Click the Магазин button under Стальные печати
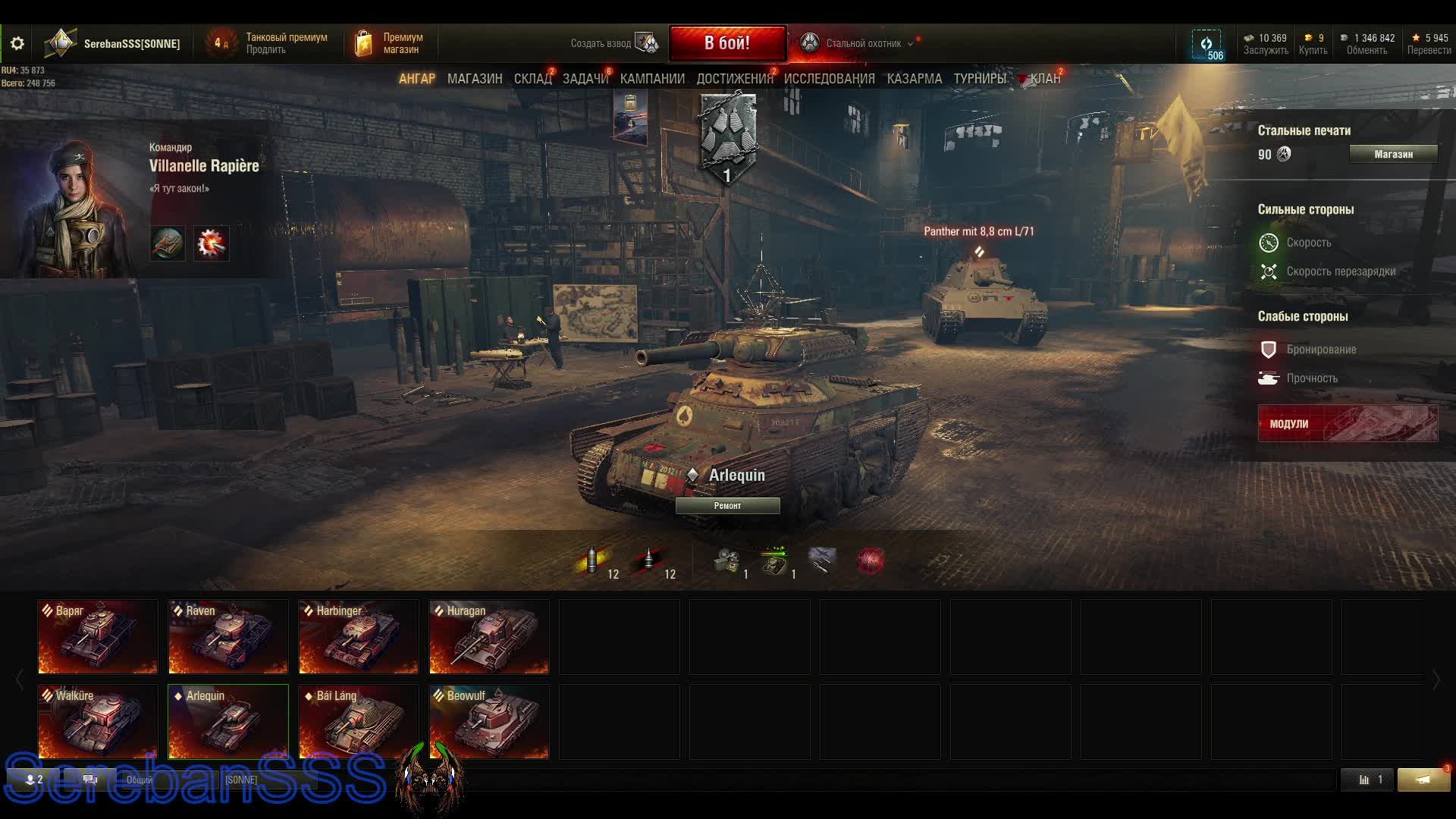This screenshot has height=819, width=1456. [x=1393, y=155]
